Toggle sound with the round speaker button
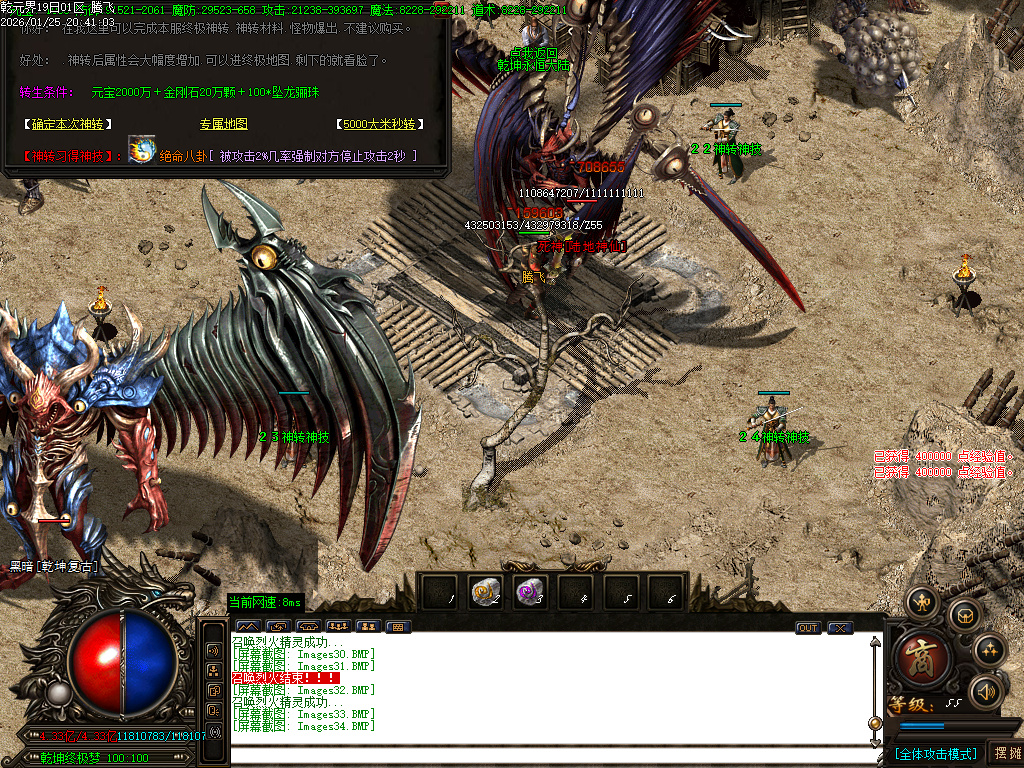Viewport: 1024px width, 768px height. pos(986,690)
